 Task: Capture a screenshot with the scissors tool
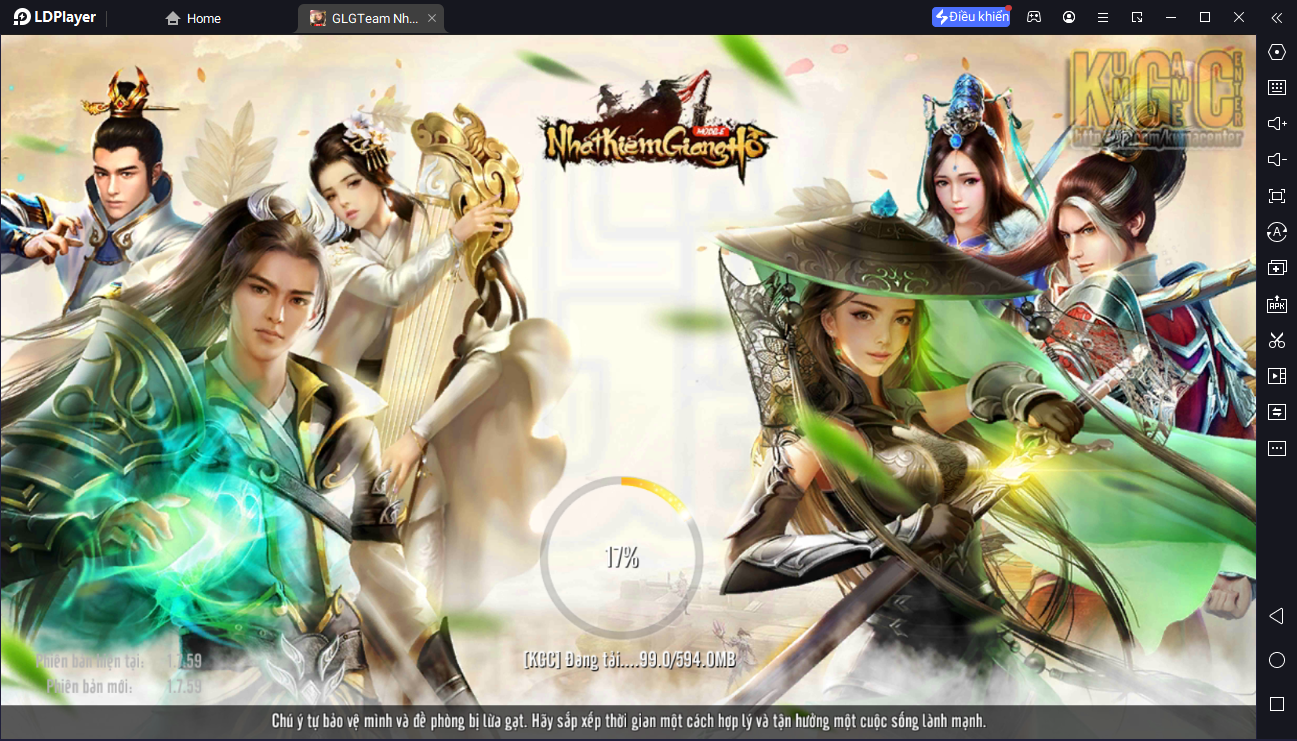(1276, 340)
